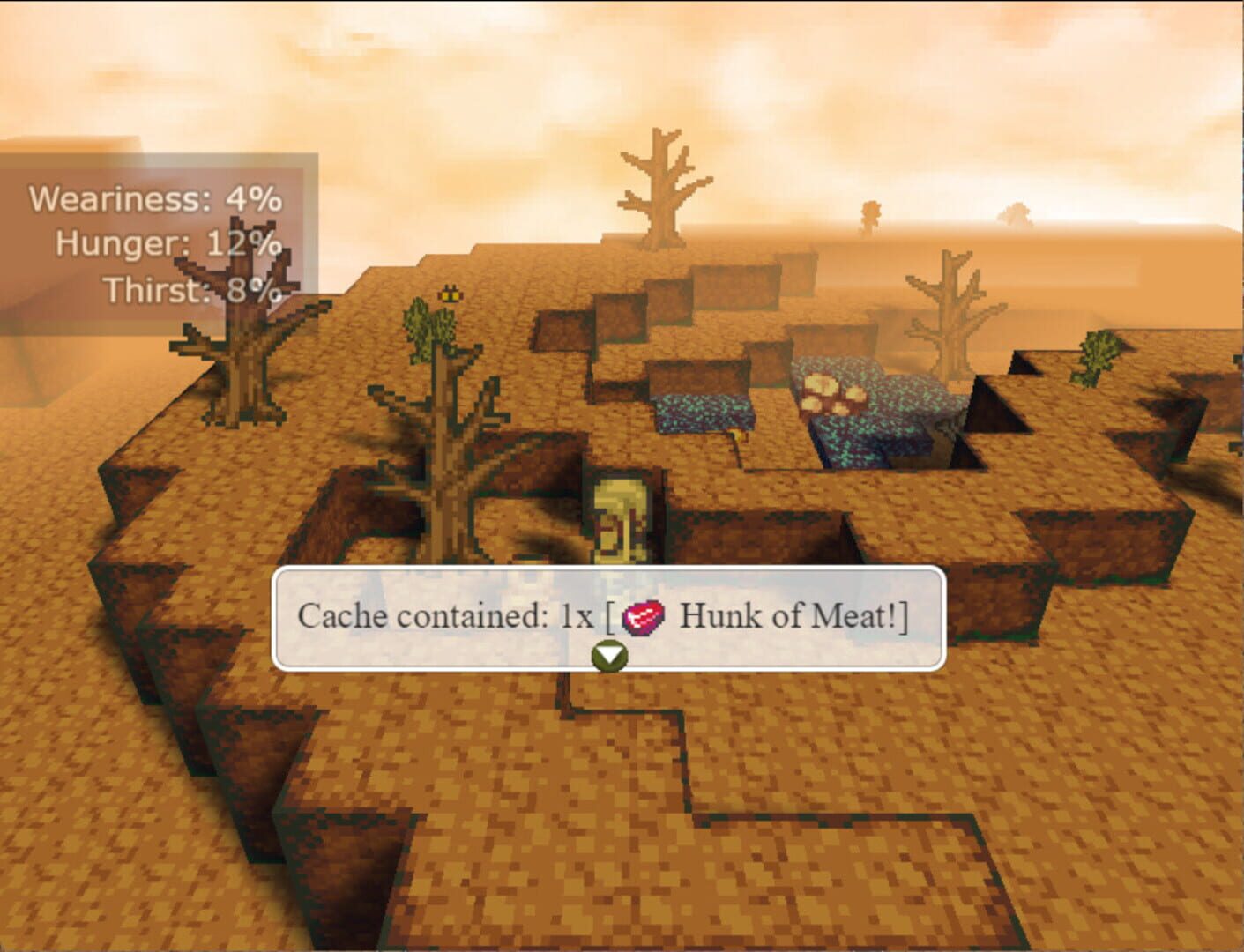1244x952 pixels.
Task: Select the dead tree on the right ridge
Action: point(952,317)
